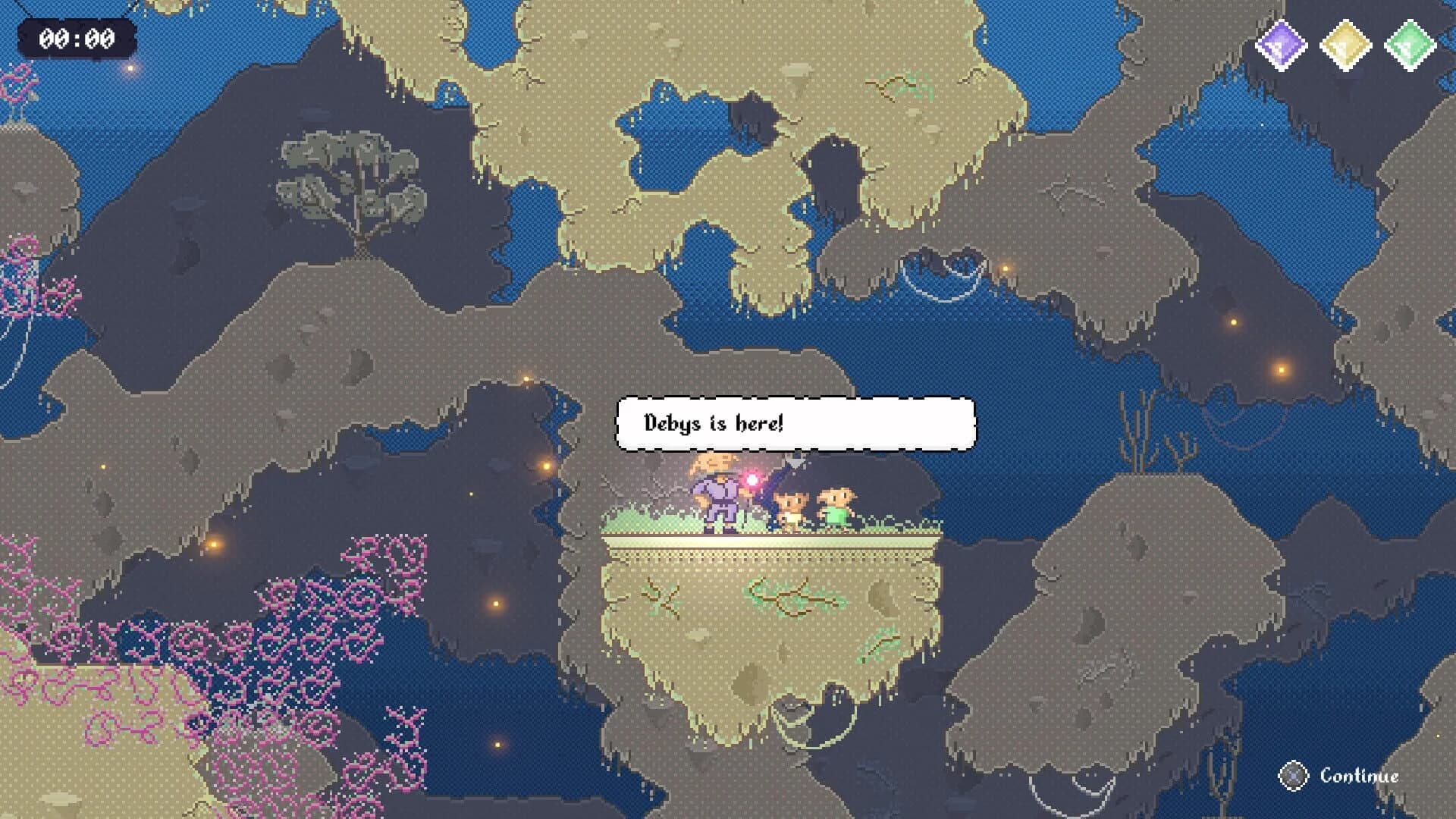
Task: Click the gamepad button icon beside Continue
Action: 1293,777
